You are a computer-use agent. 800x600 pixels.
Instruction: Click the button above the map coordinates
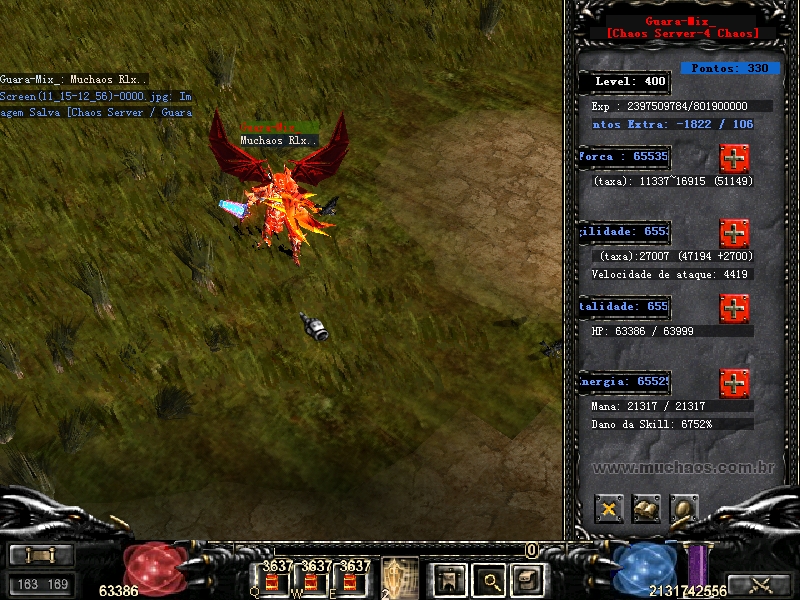pyautogui.click(x=41, y=556)
